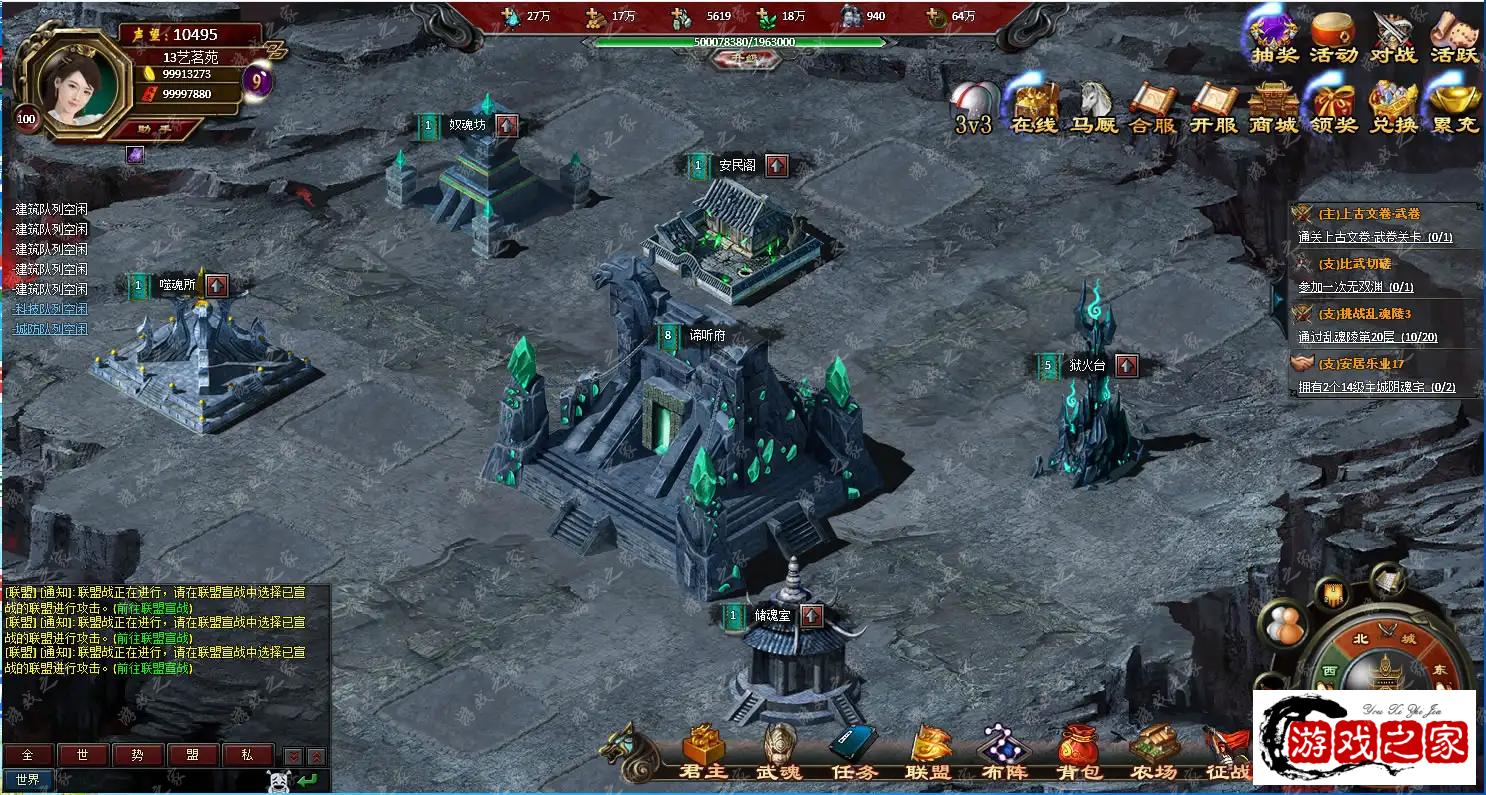Open the 马厩 stable horse icon

[1094, 109]
